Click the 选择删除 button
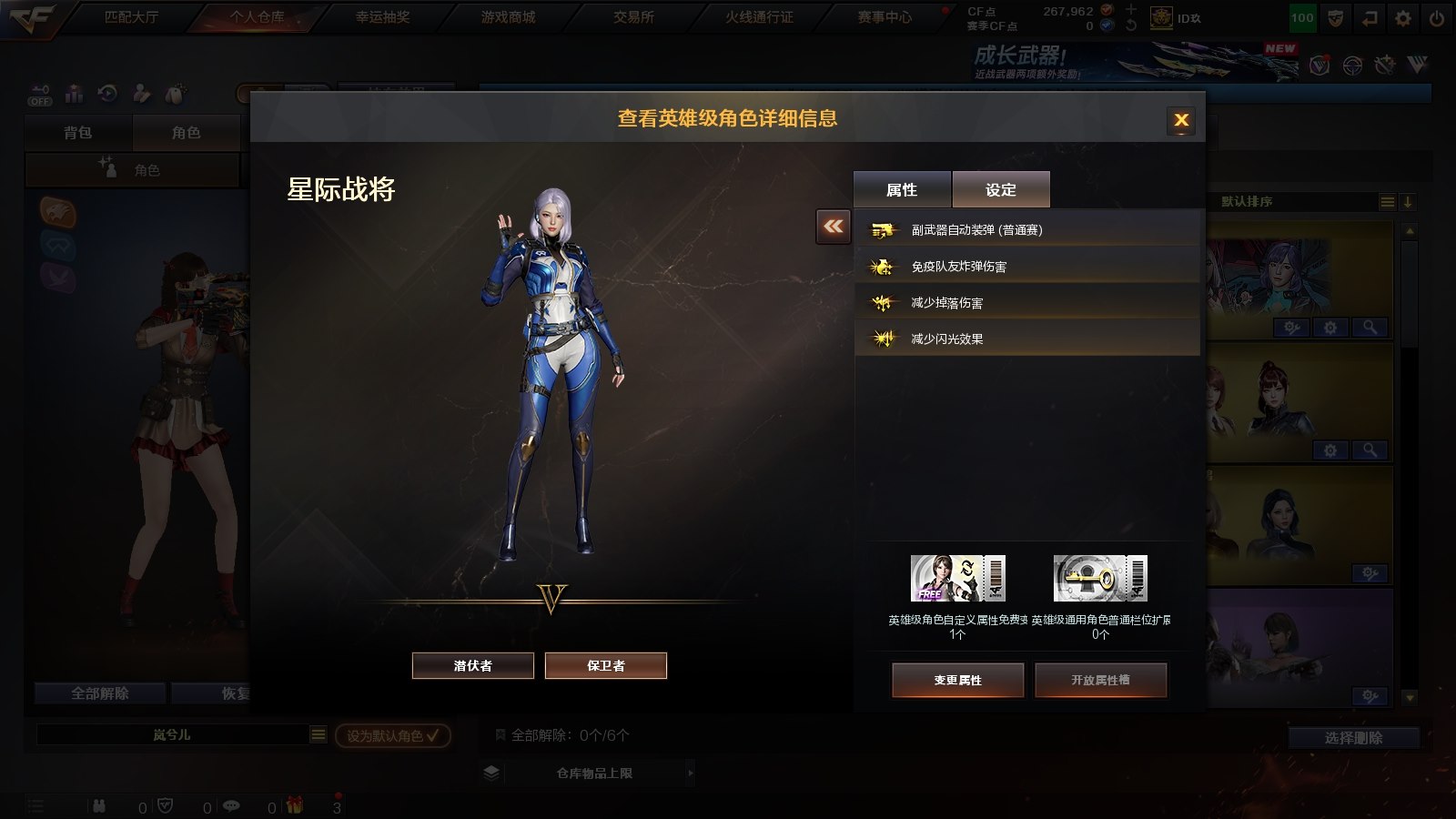The width and height of the screenshot is (1456, 819). pyautogui.click(x=1353, y=738)
